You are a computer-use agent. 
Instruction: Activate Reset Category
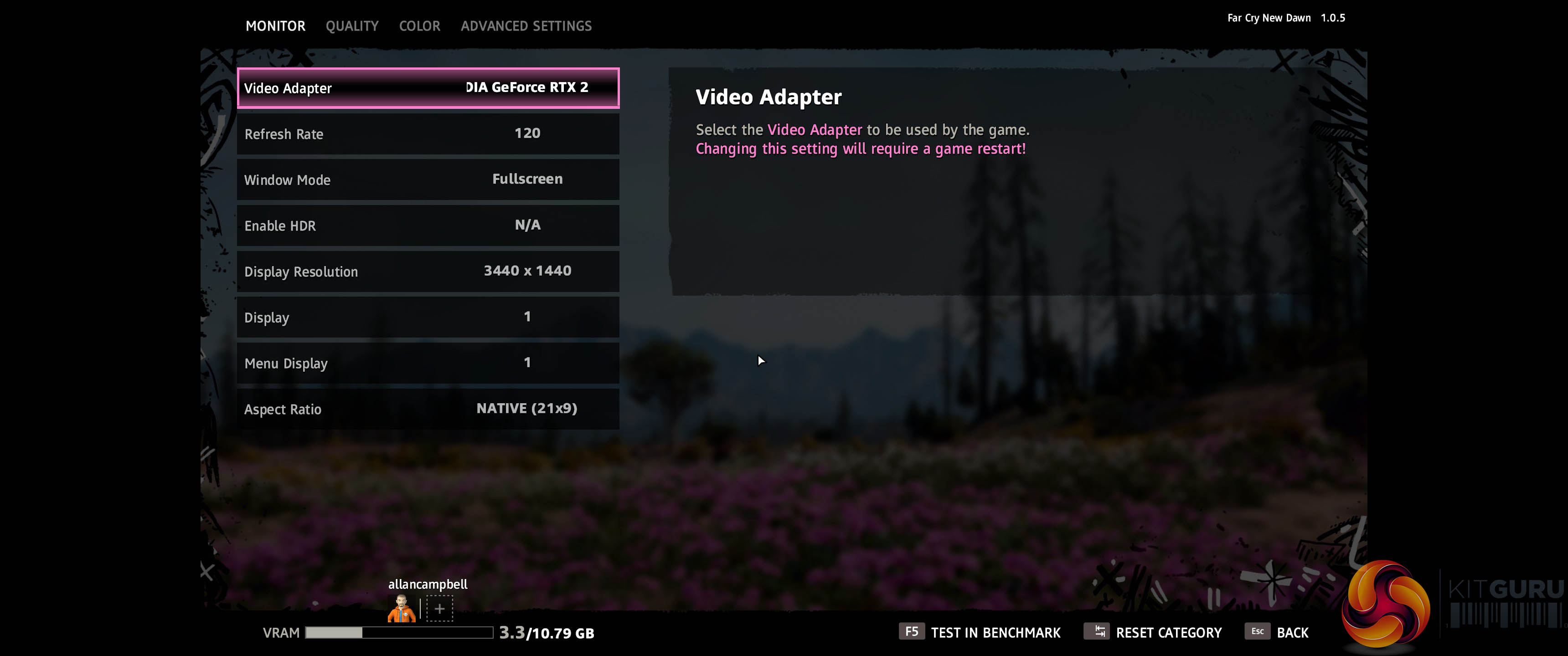1153,632
